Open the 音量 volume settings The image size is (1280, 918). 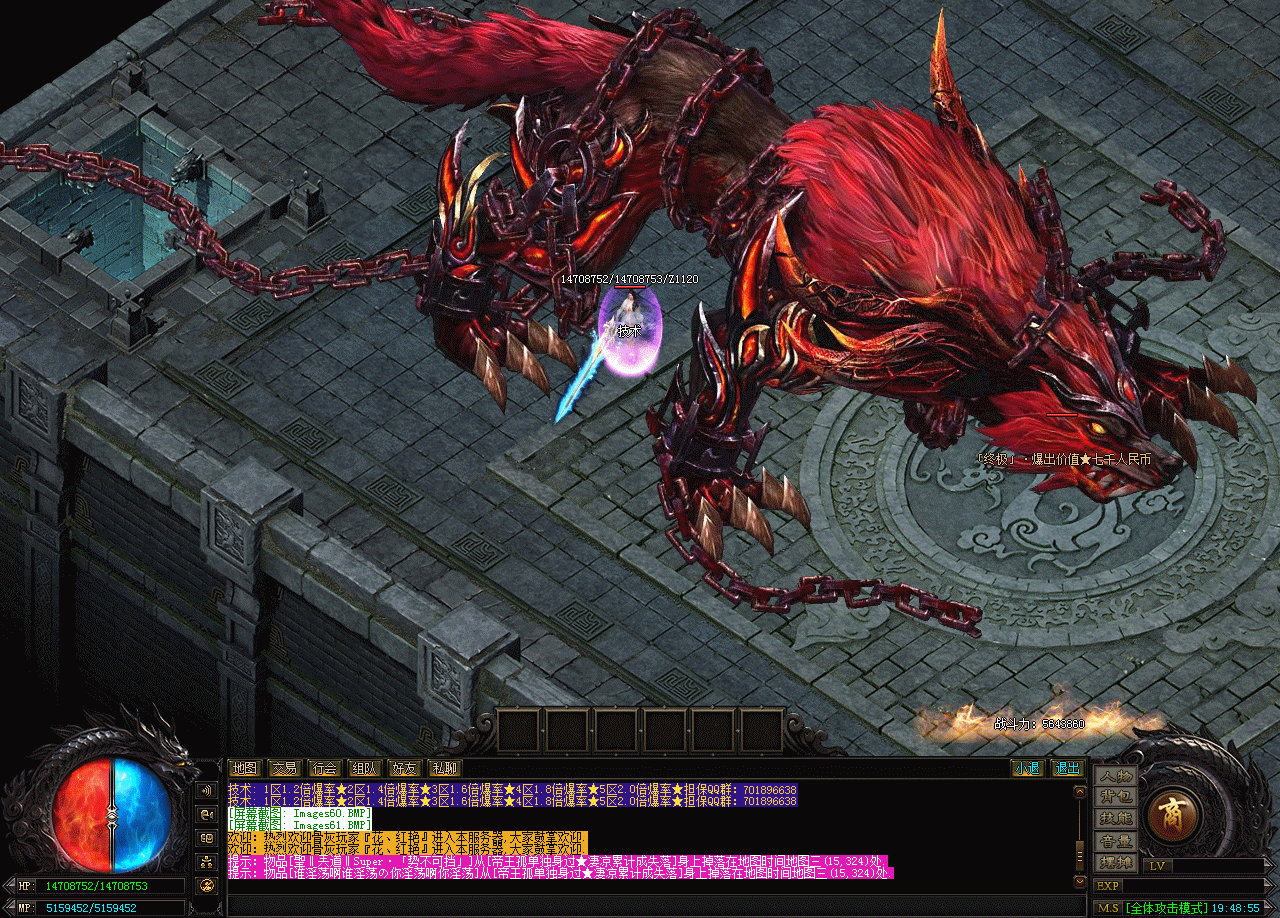1115,841
